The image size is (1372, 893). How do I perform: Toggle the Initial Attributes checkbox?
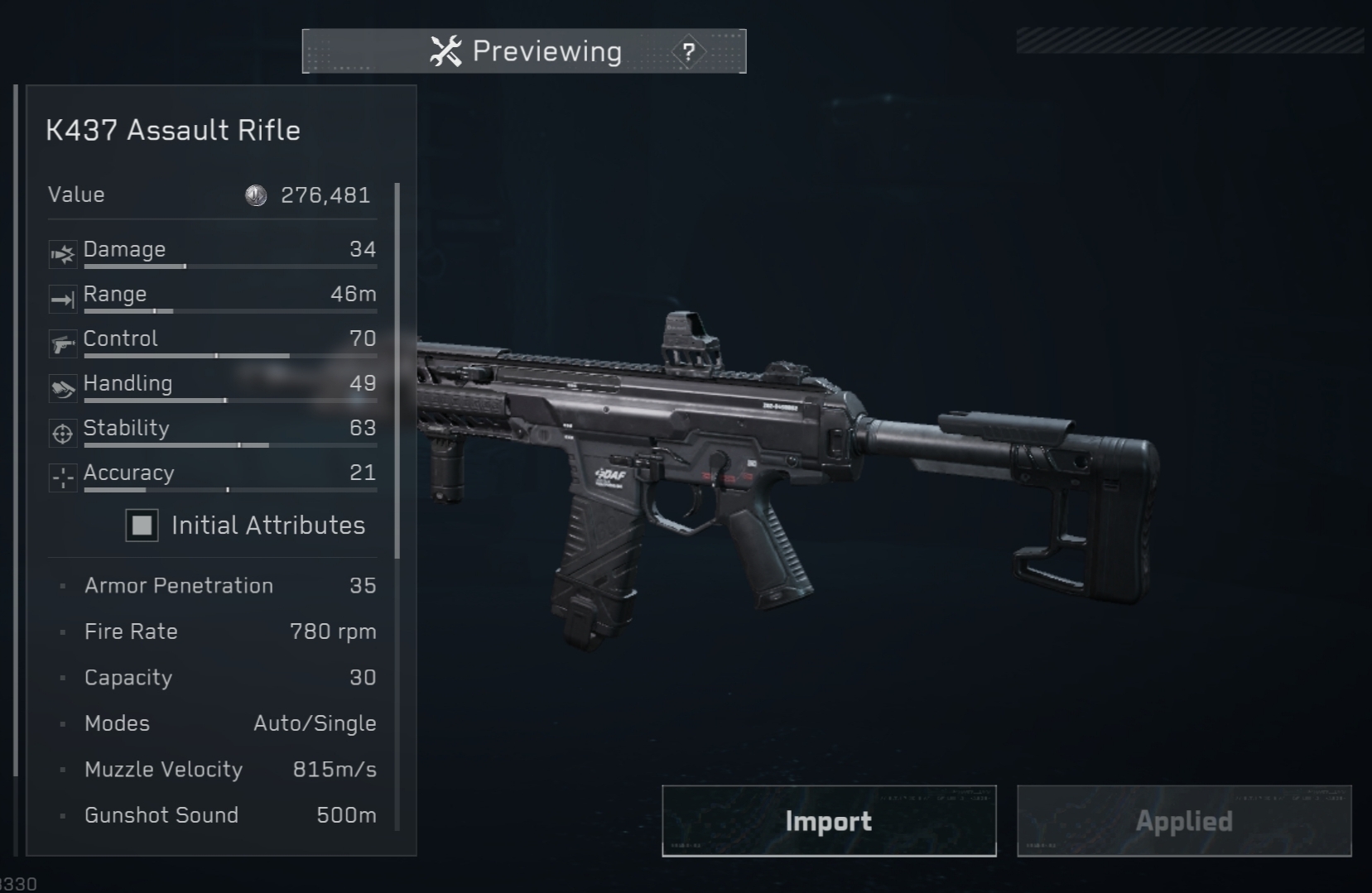[x=142, y=525]
